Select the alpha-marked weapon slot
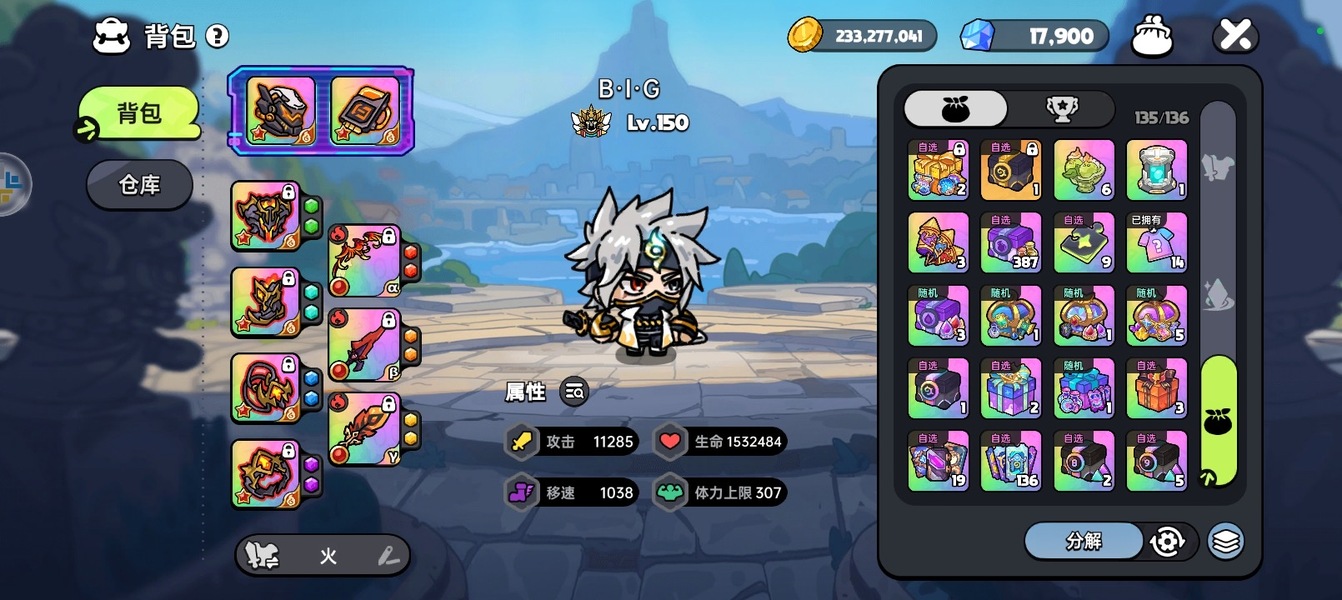The width and height of the screenshot is (1342, 600). click(364, 261)
